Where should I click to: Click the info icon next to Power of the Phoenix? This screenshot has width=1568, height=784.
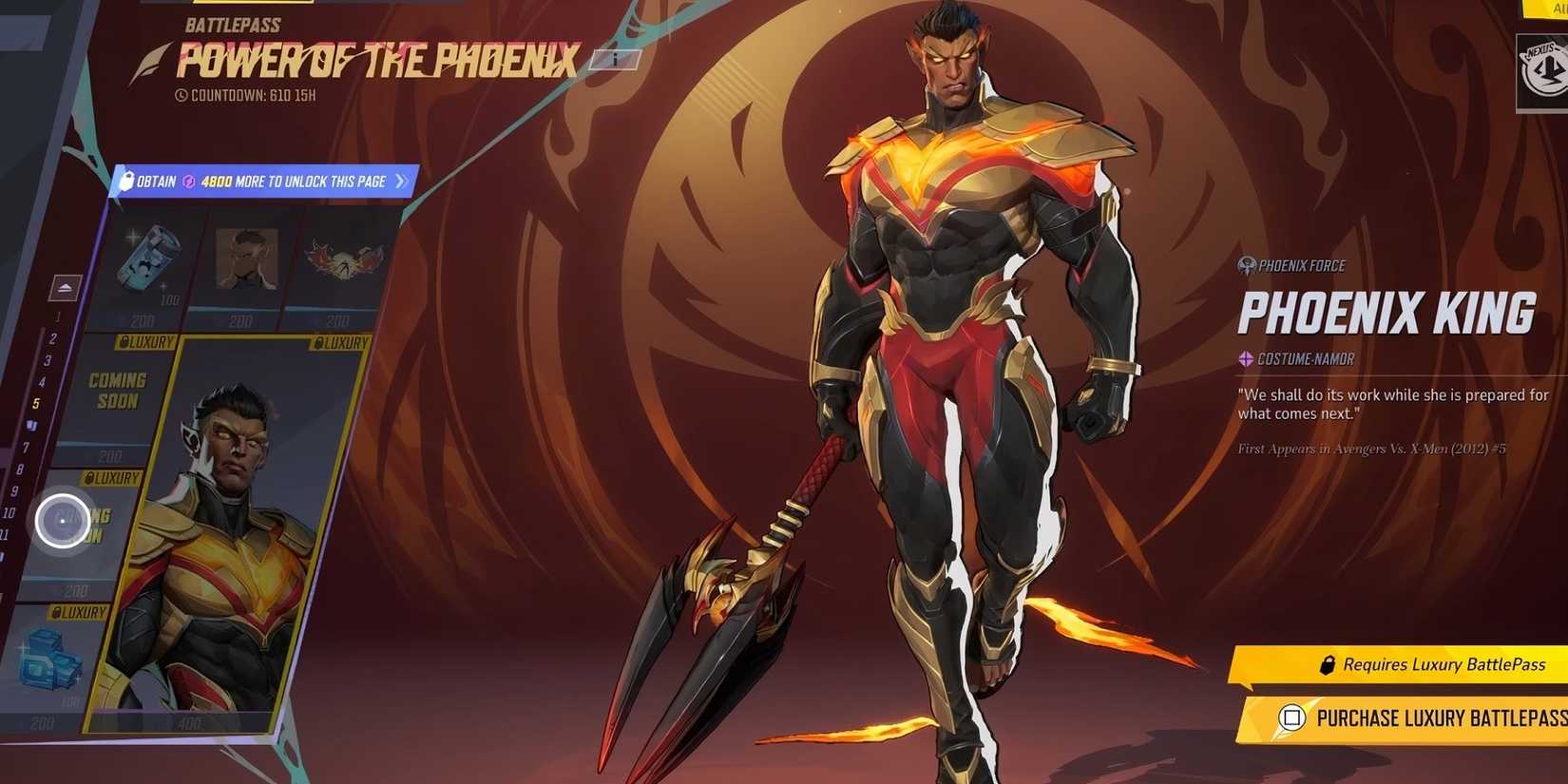pyautogui.click(x=616, y=59)
